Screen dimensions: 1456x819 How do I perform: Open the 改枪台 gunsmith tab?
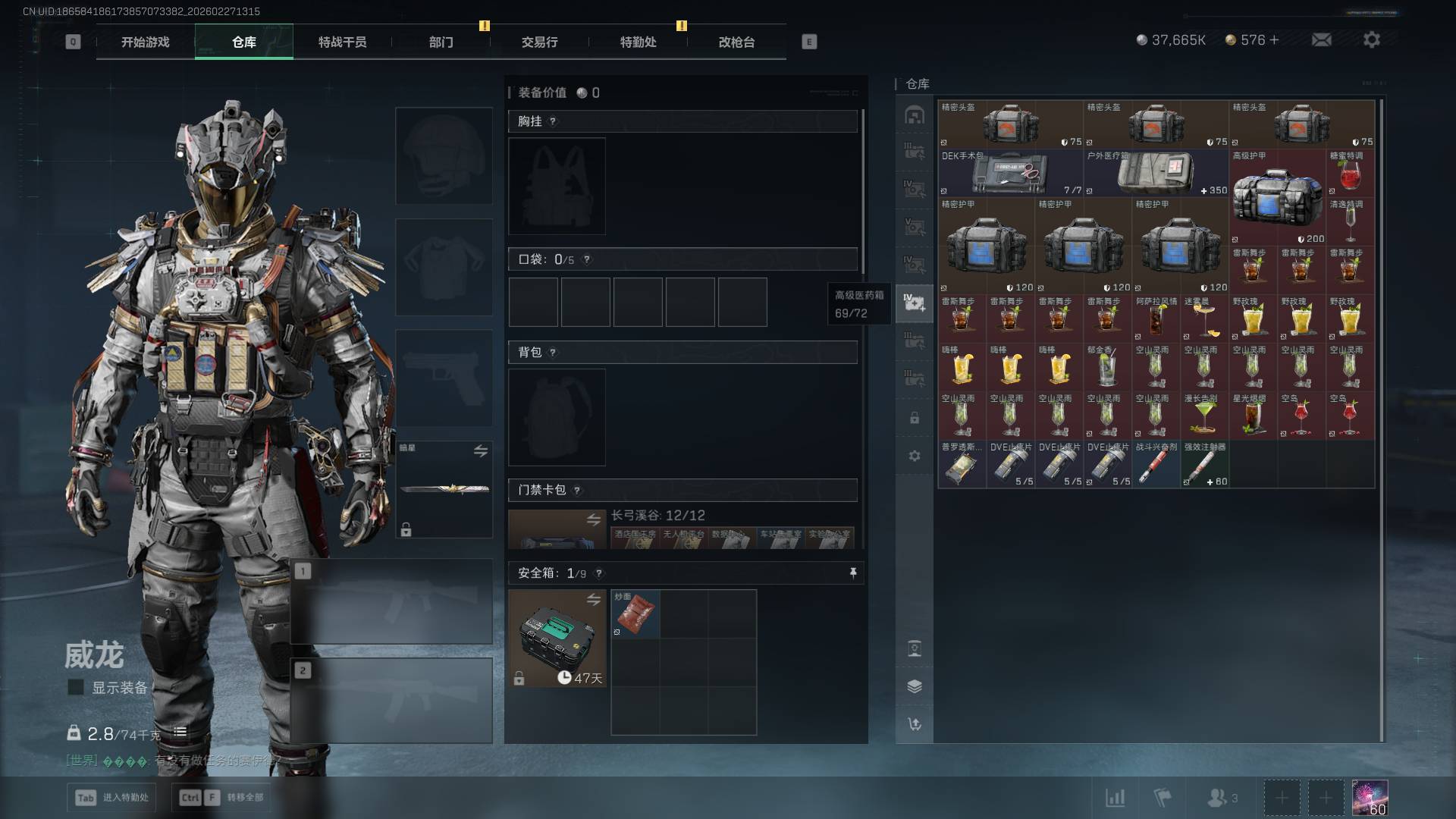click(x=736, y=42)
